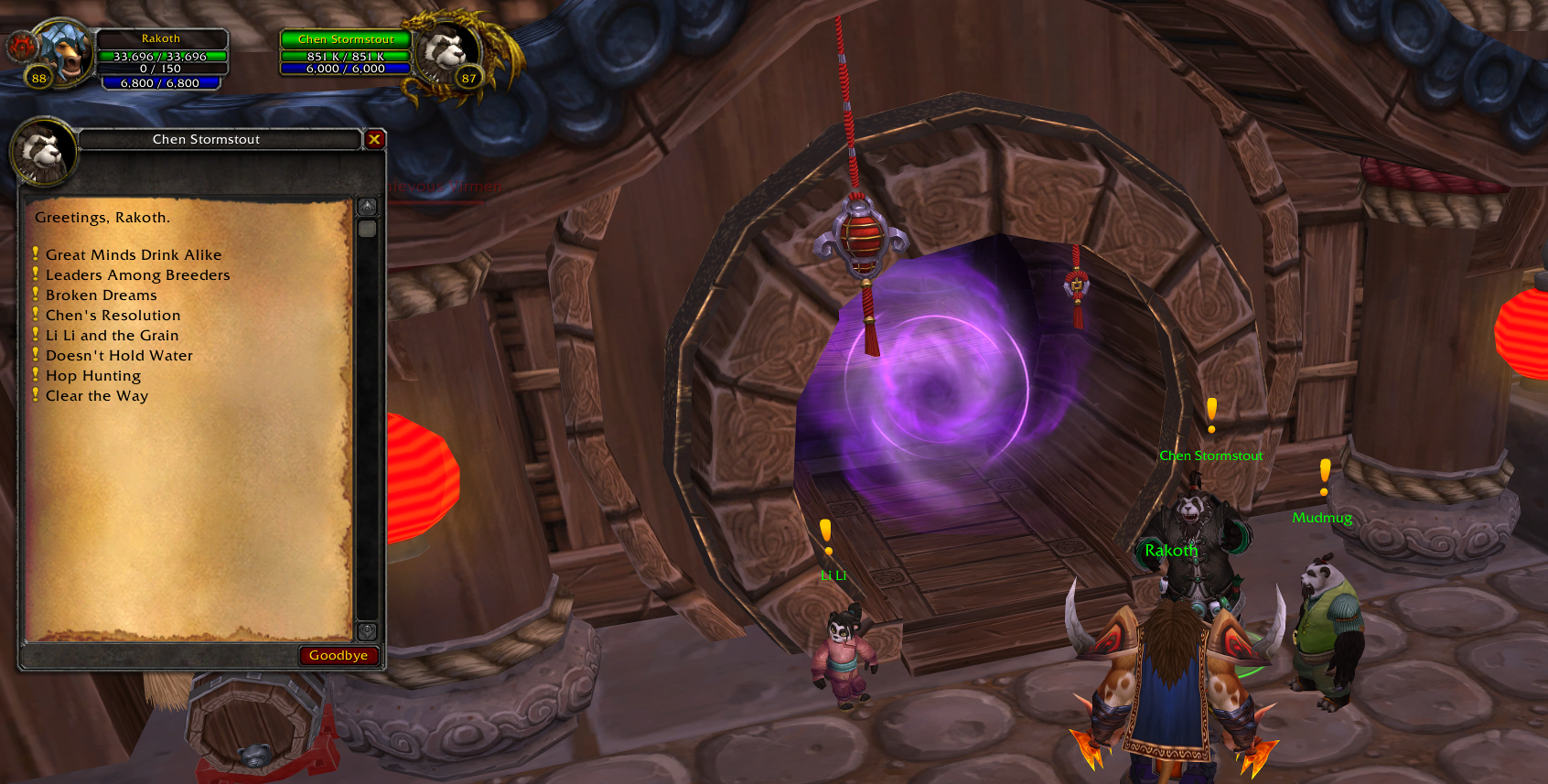Click the gossip scroll-down arrow
Image resolution: width=1548 pixels, height=784 pixels.
pyautogui.click(x=367, y=630)
